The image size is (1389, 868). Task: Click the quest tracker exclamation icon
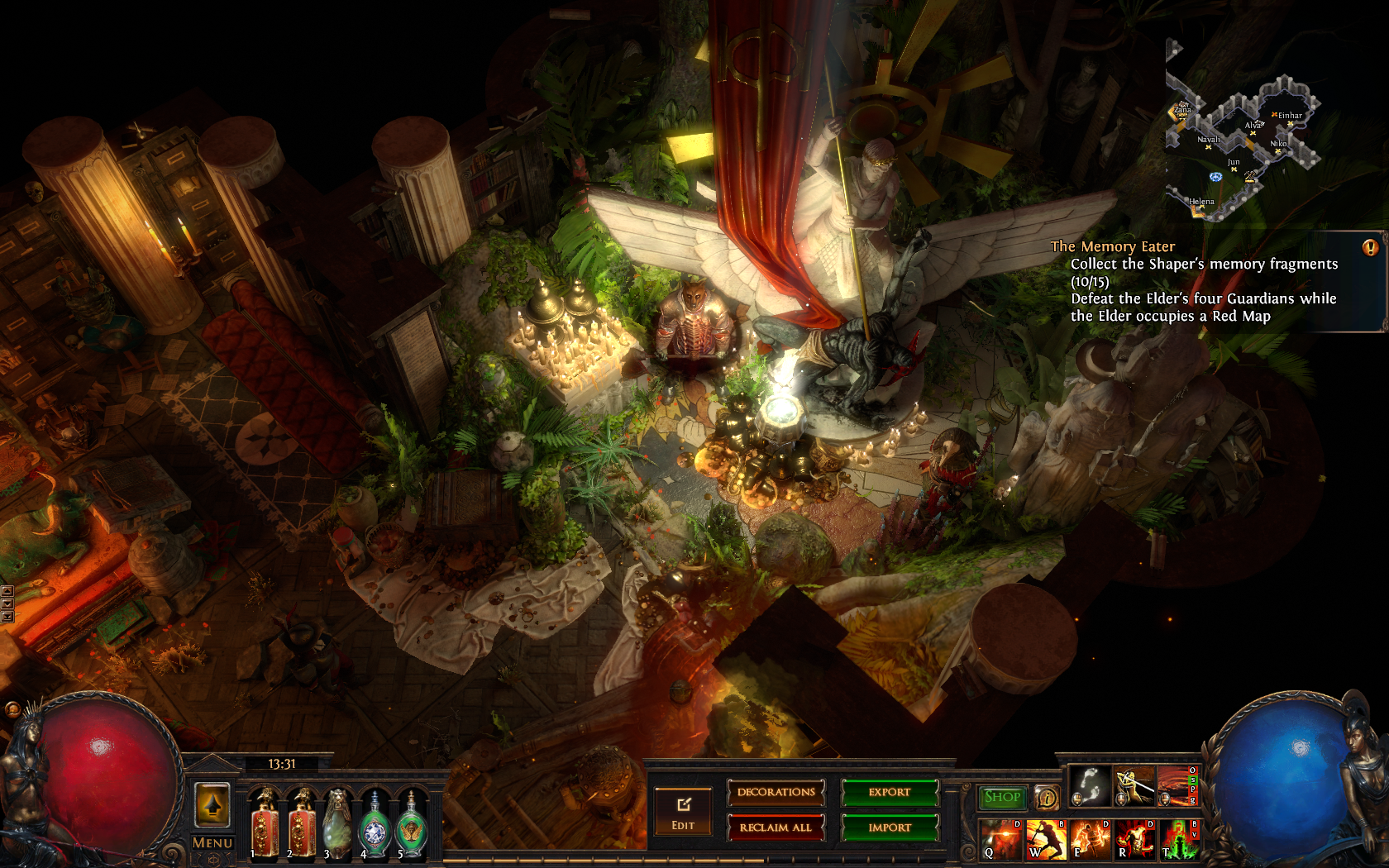point(1370,247)
